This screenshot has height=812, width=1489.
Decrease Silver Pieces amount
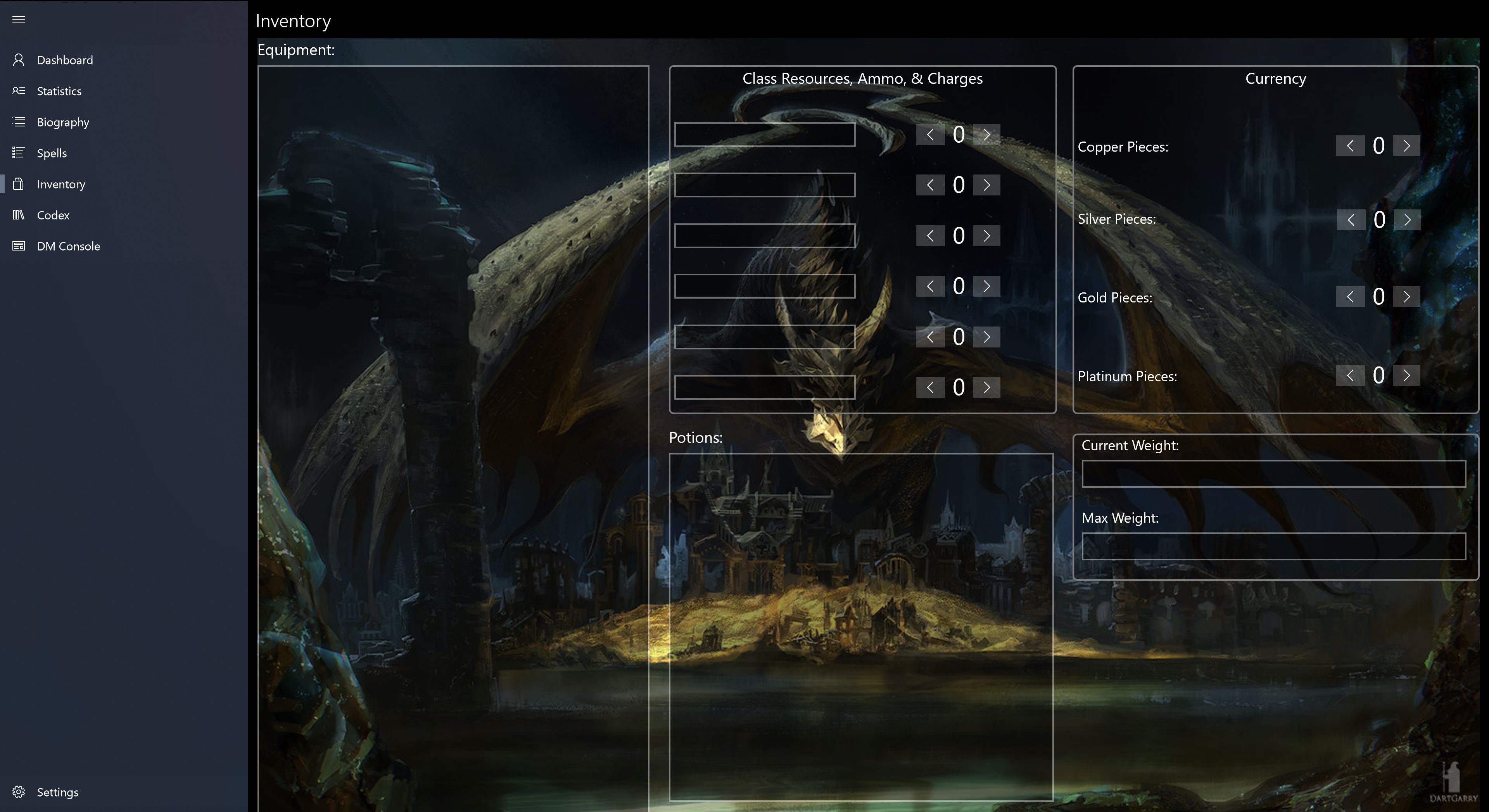click(1351, 219)
